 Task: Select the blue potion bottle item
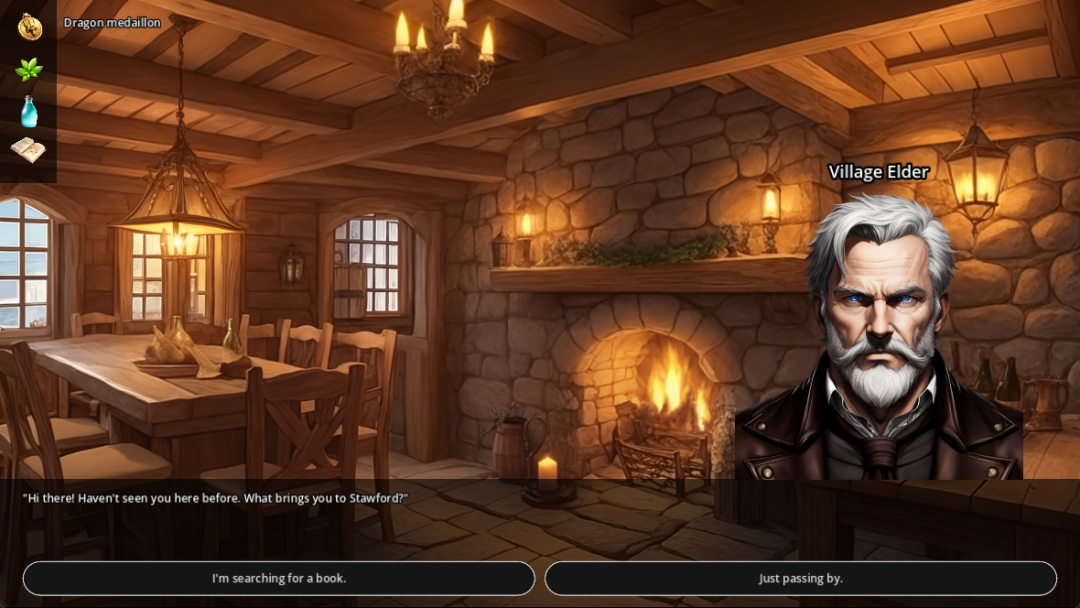[29, 111]
